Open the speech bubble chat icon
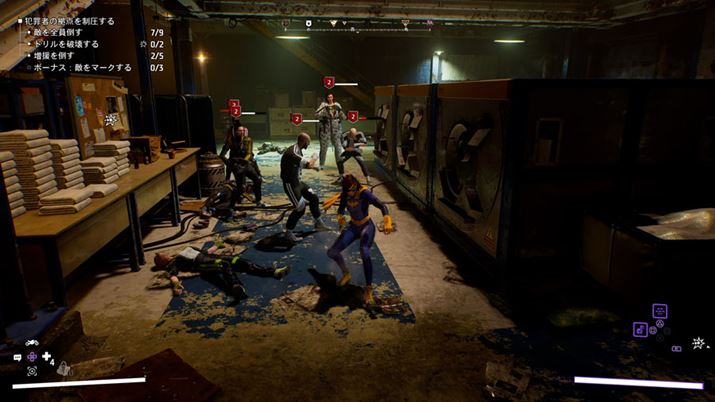Image resolution: width=715 pixels, height=402 pixels. tap(17, 357)
